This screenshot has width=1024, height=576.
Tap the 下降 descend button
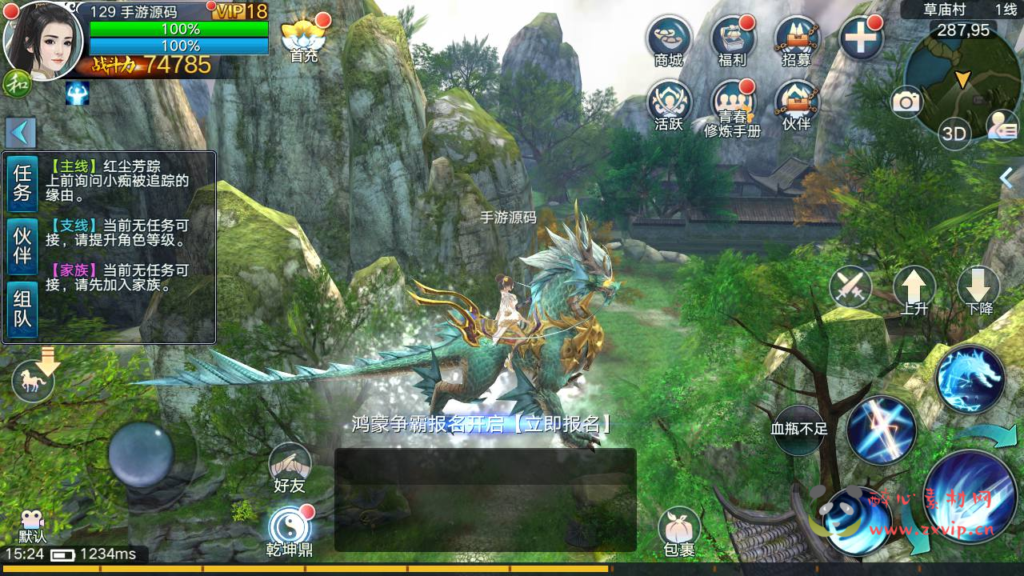pyautogui.click(x=978, y=289)
